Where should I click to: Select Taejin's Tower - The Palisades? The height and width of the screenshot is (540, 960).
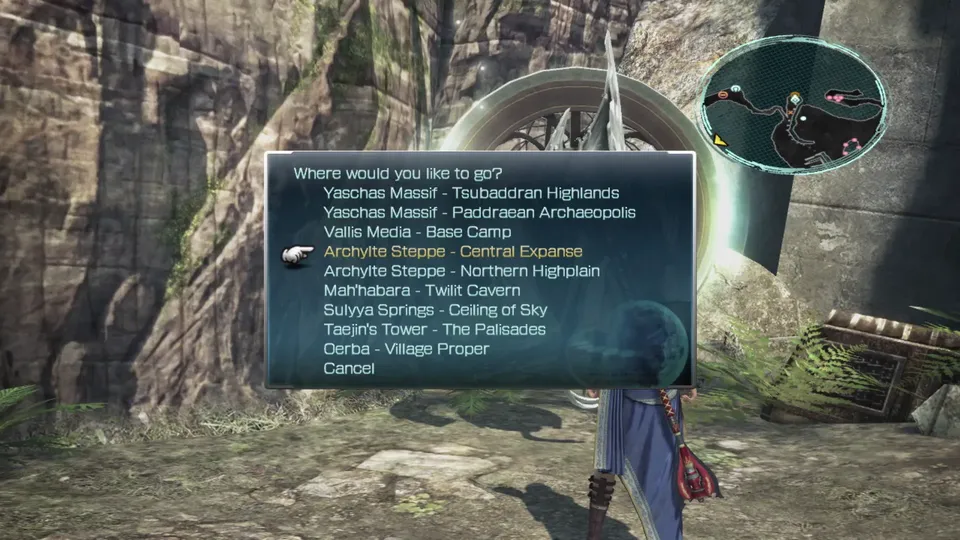(434, 329)
